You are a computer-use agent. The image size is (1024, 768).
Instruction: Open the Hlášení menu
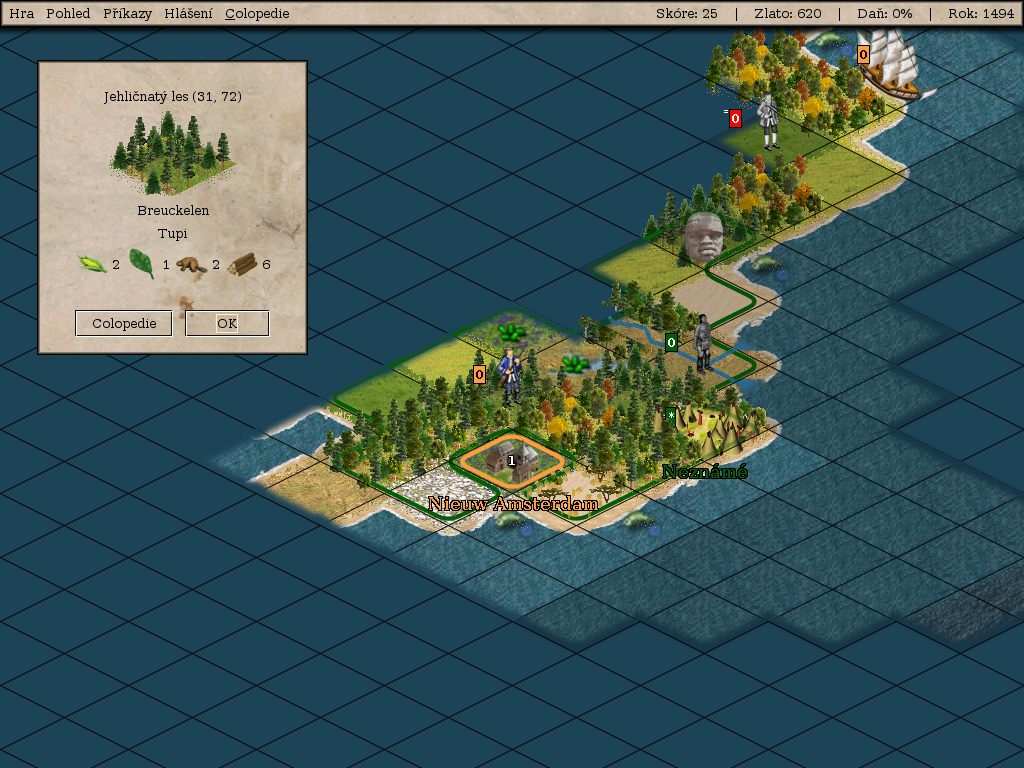[x=188, y=14]
